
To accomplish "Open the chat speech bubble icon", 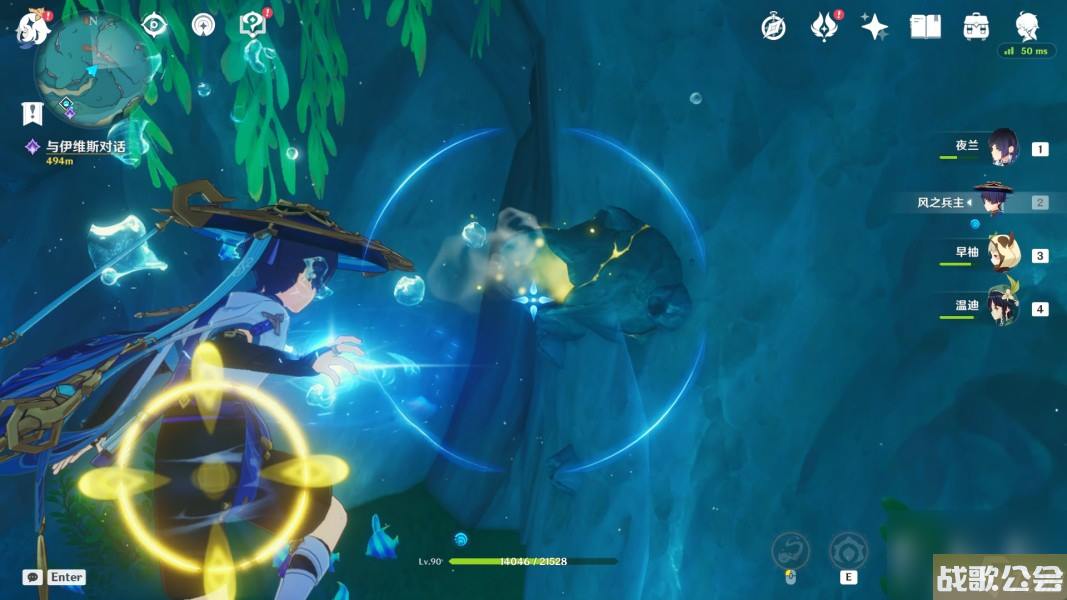I will (x=32, y=577).
